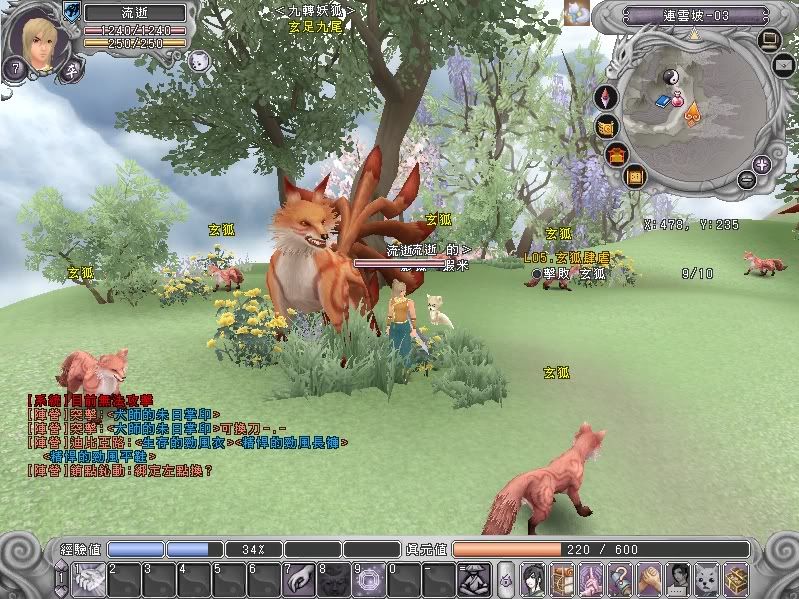The width and height of the screenshot is (799, 599).
Task: Click the monitor icon above the minimap
Action: [x=769, y=40]
